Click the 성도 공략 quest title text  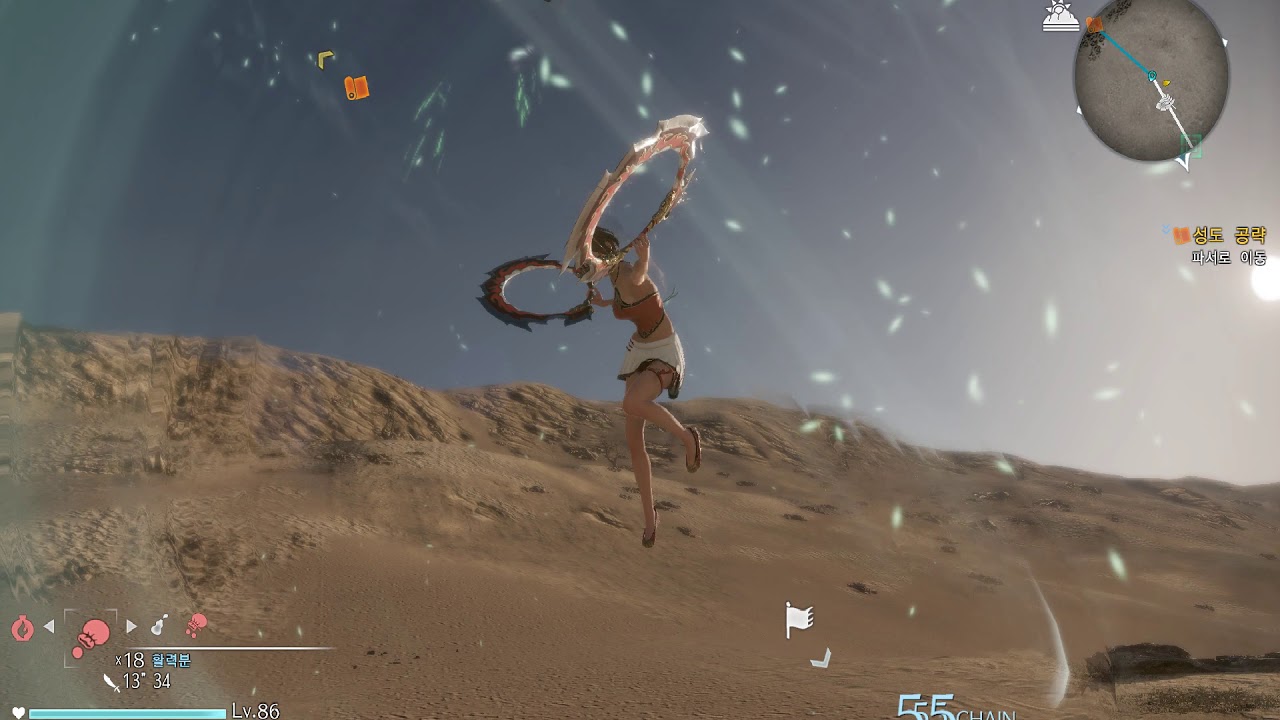pyautogui.click(x=1232, y=234)
